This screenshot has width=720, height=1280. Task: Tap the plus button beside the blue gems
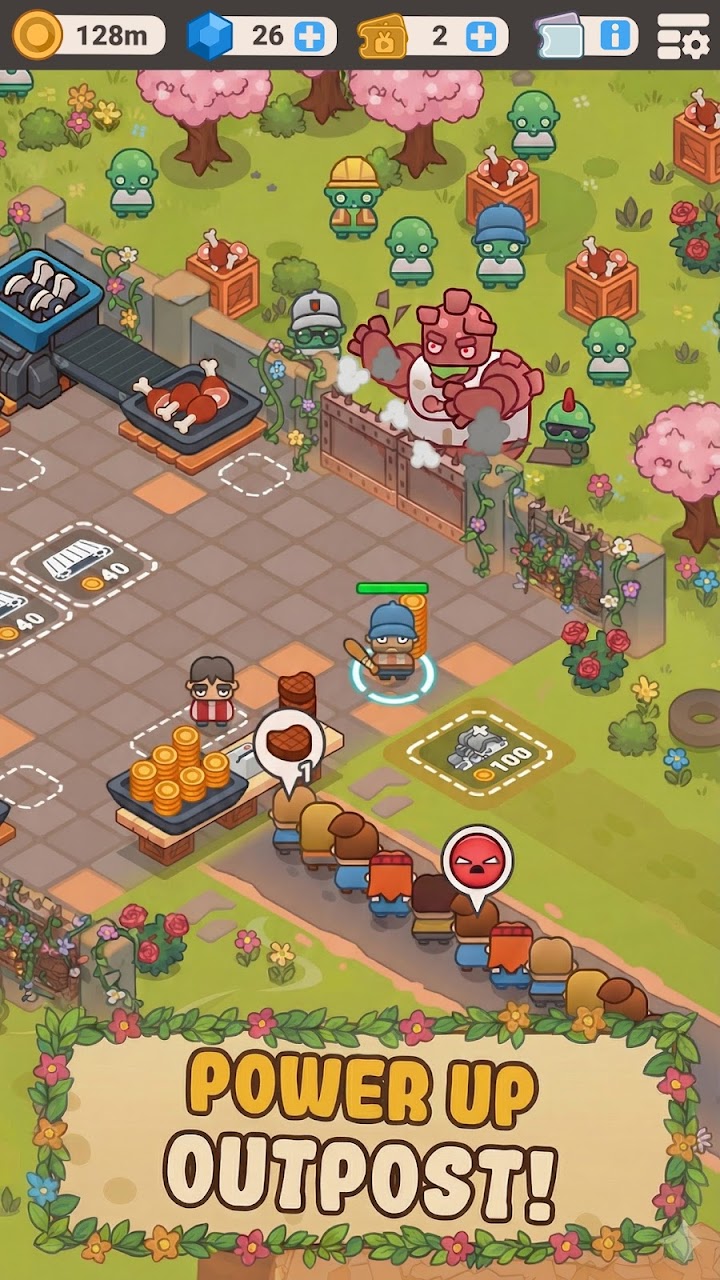coord(311,37)
